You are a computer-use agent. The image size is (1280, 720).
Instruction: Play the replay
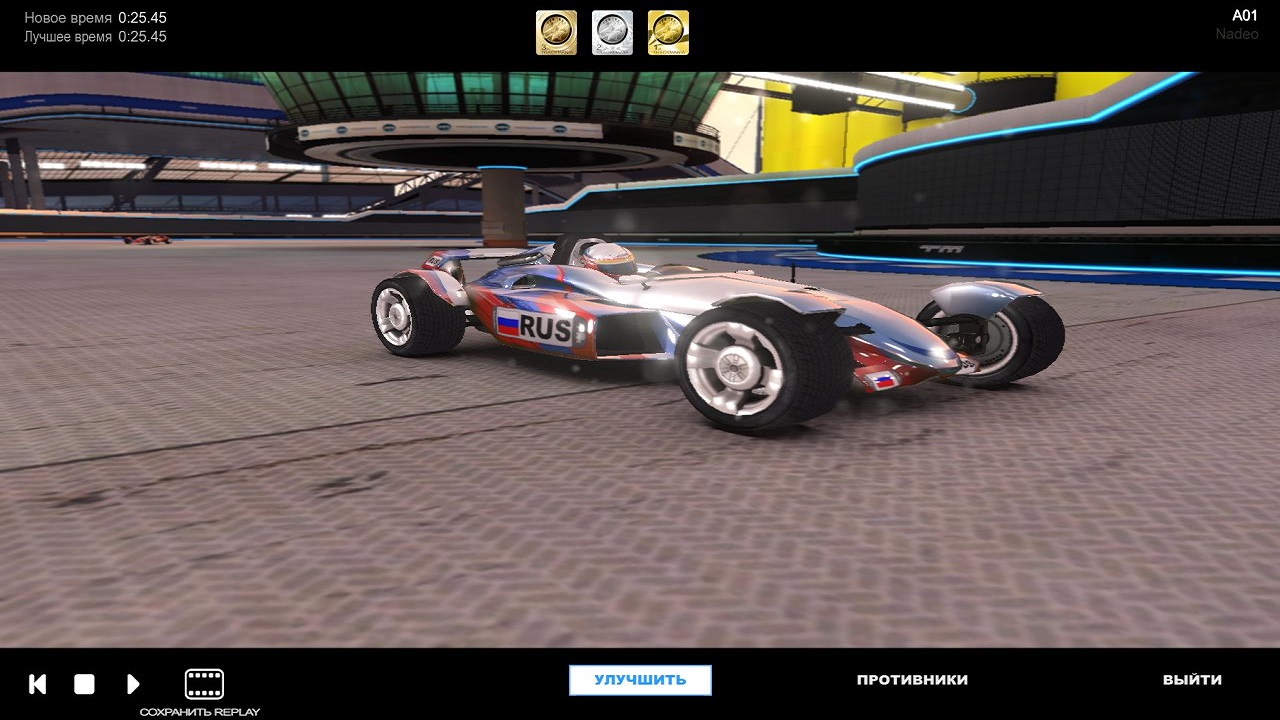pos(133,684)
